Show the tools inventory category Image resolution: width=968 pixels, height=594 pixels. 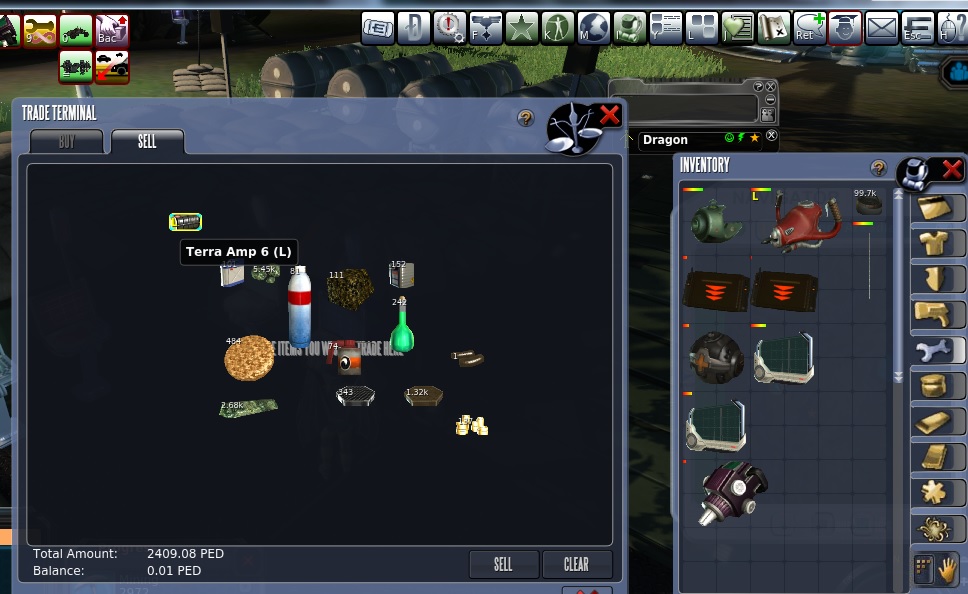(x=938, y=350)
